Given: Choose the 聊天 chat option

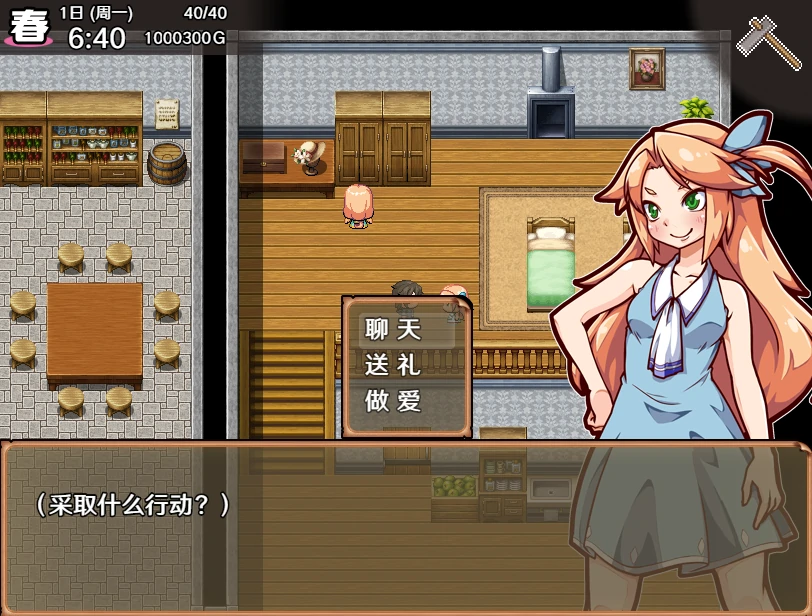Looking at the screenshot, I should coord(394,329).
